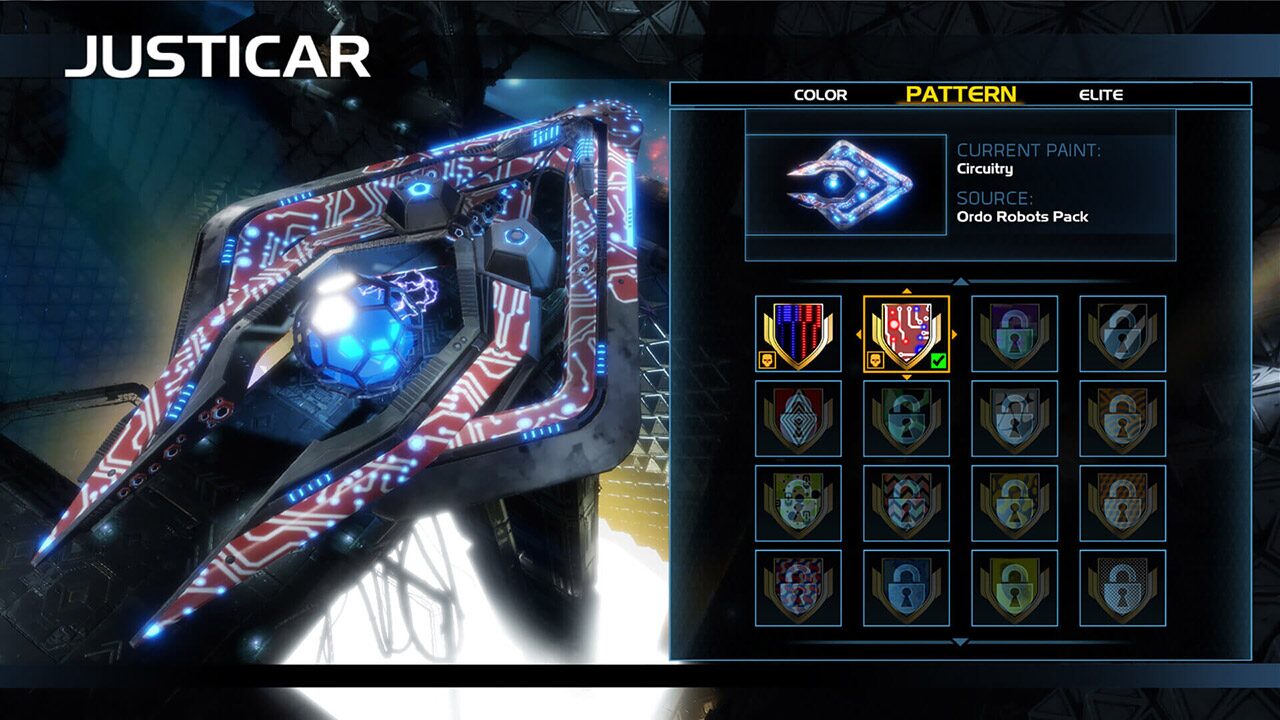Select the green dotted pattern swatch
Image resolution: width=1280 pixels, height=720 pixels.
click(799, 505)
